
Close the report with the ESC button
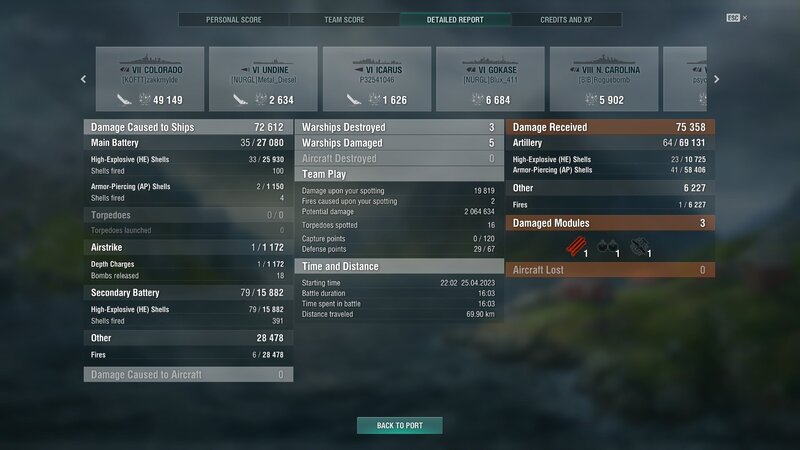pos(734,18)
